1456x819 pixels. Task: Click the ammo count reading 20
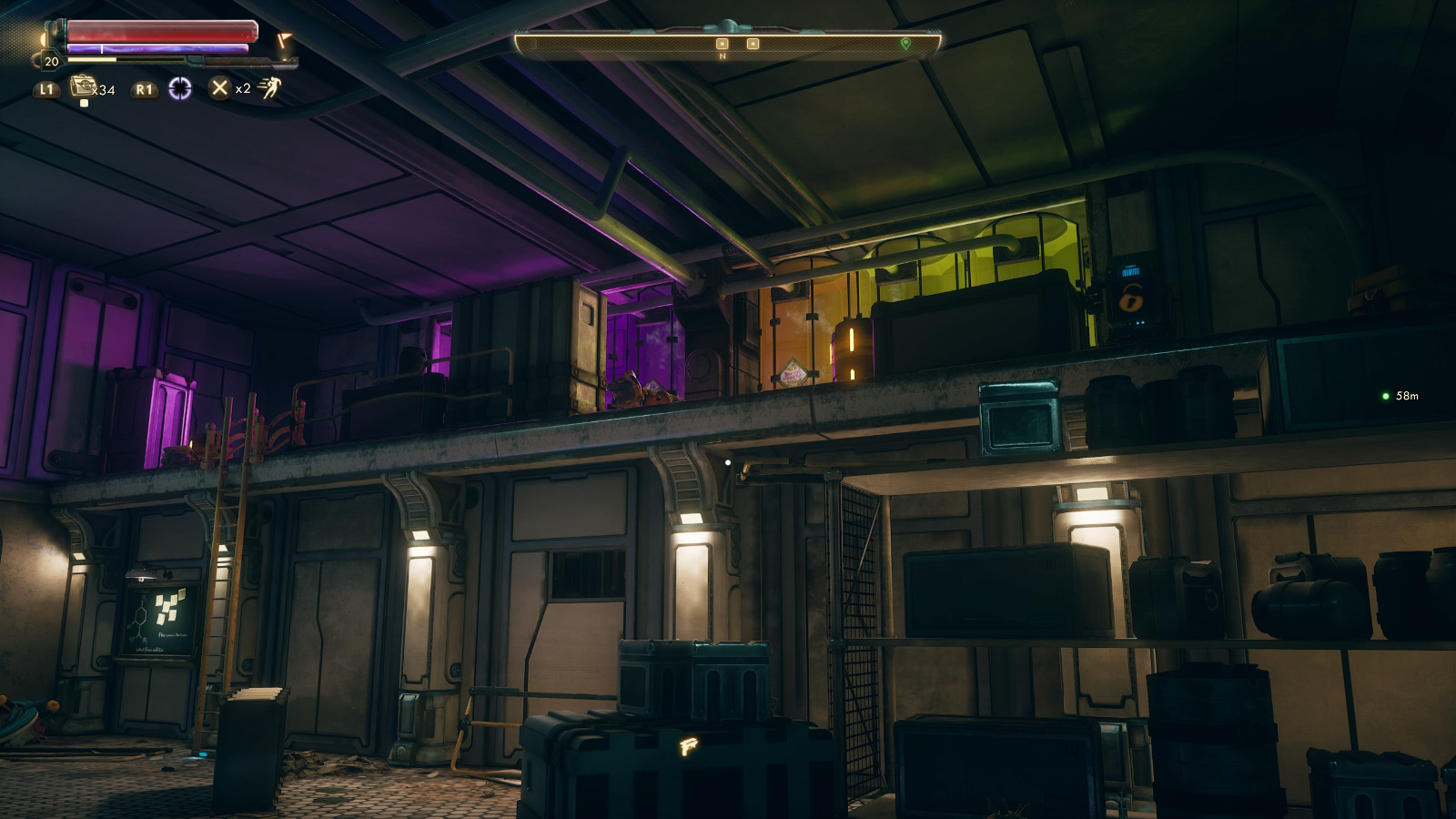tap(51, 62)
